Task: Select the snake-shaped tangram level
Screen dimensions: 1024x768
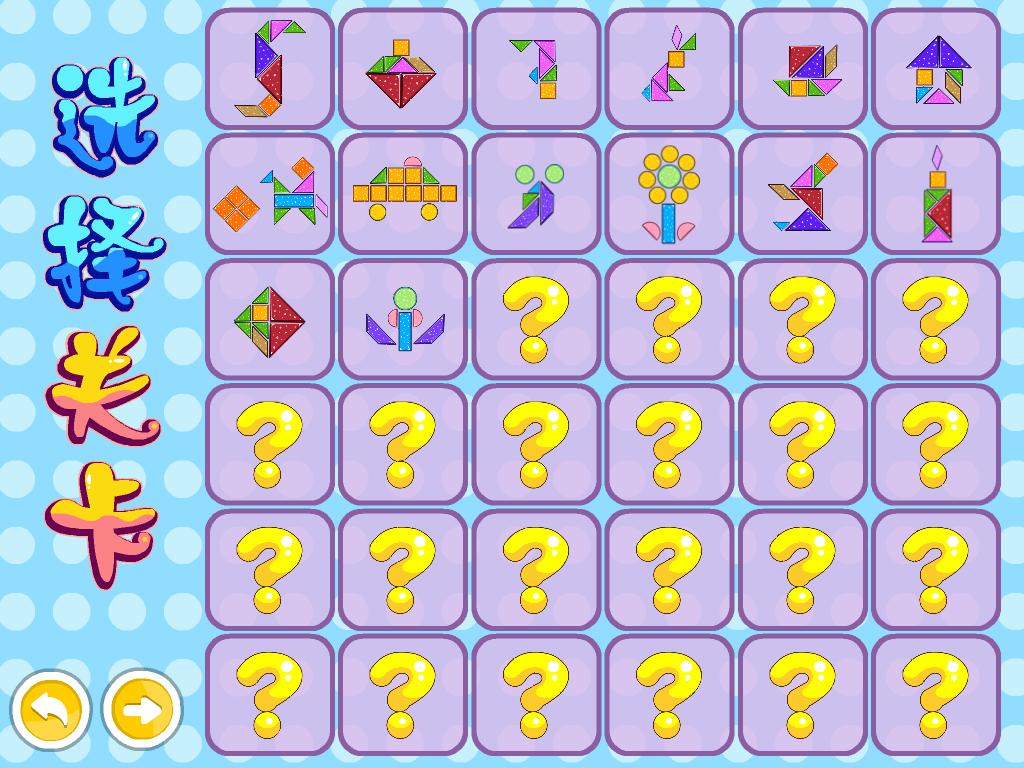Action: coord(270,69)
